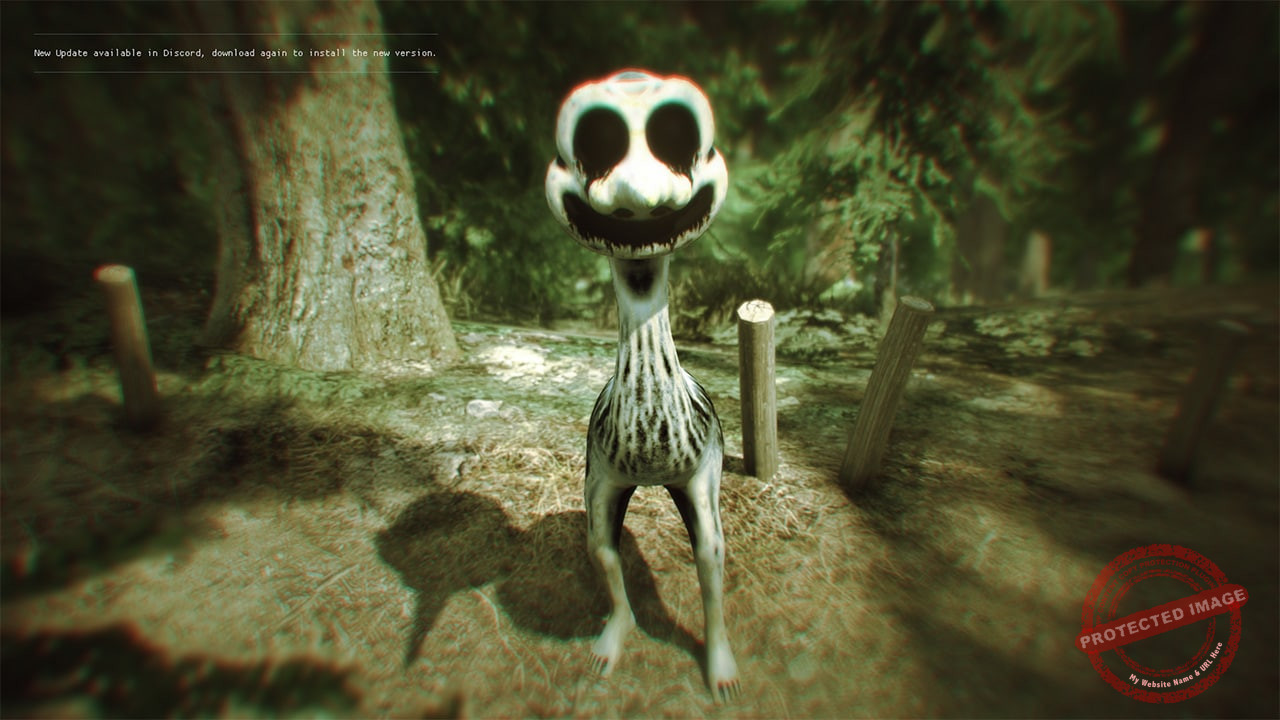Click the new update Discord notification
The height and width of the screenshot is (720, 1280).
pos(235,53)
